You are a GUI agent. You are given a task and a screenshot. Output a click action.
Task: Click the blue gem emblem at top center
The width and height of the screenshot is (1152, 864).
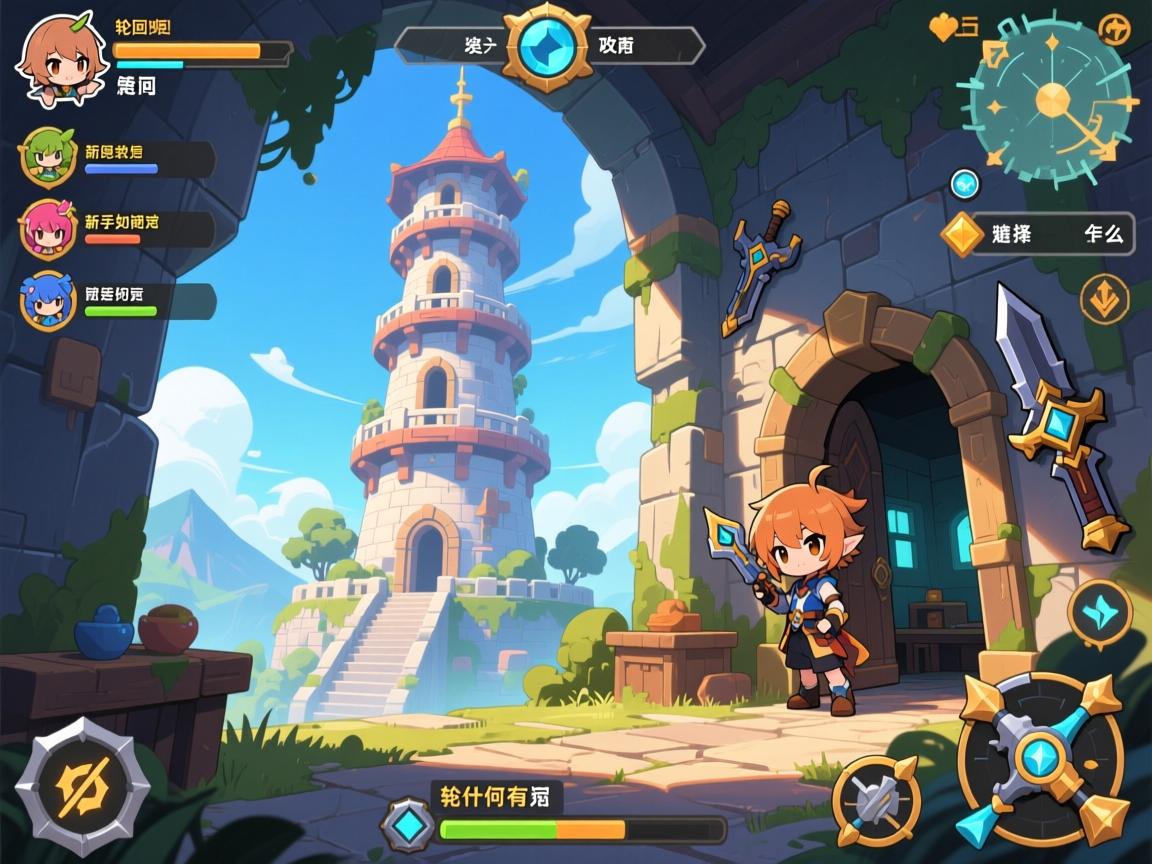point(547,45)
